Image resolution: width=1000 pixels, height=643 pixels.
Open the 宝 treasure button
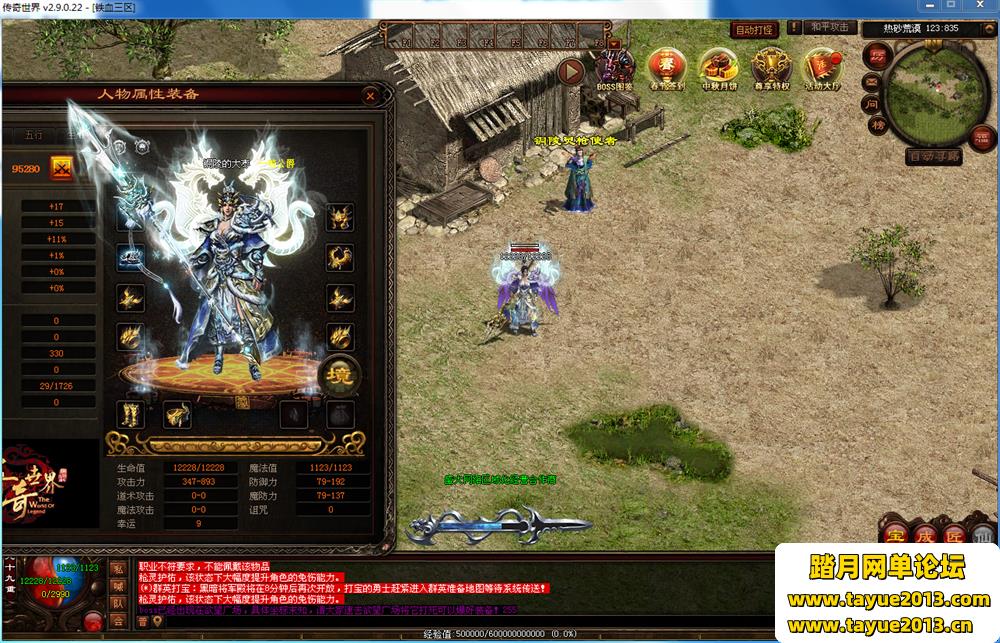(x=893, y=533)
